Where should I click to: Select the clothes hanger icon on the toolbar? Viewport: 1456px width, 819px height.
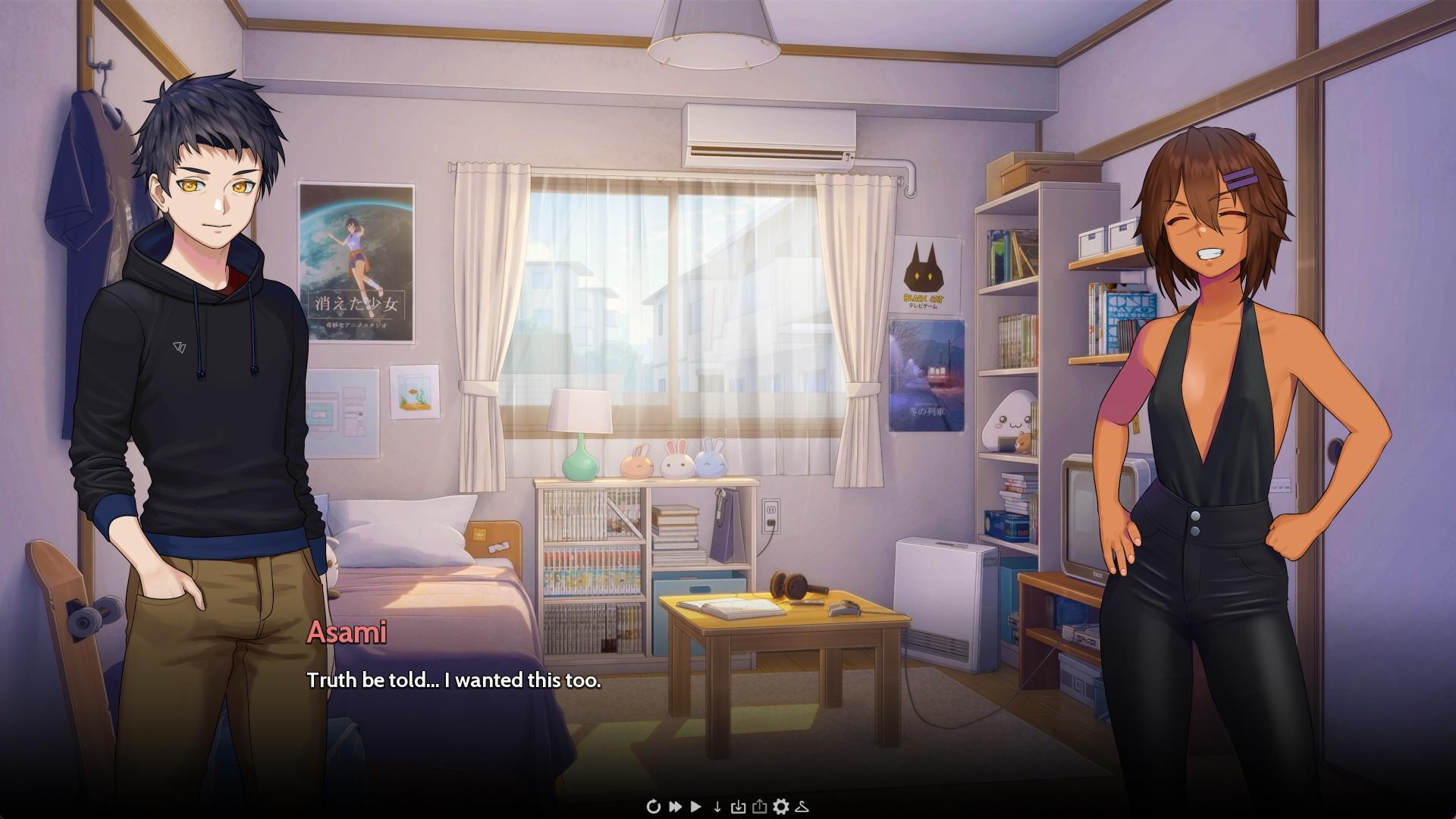[802, 806]
